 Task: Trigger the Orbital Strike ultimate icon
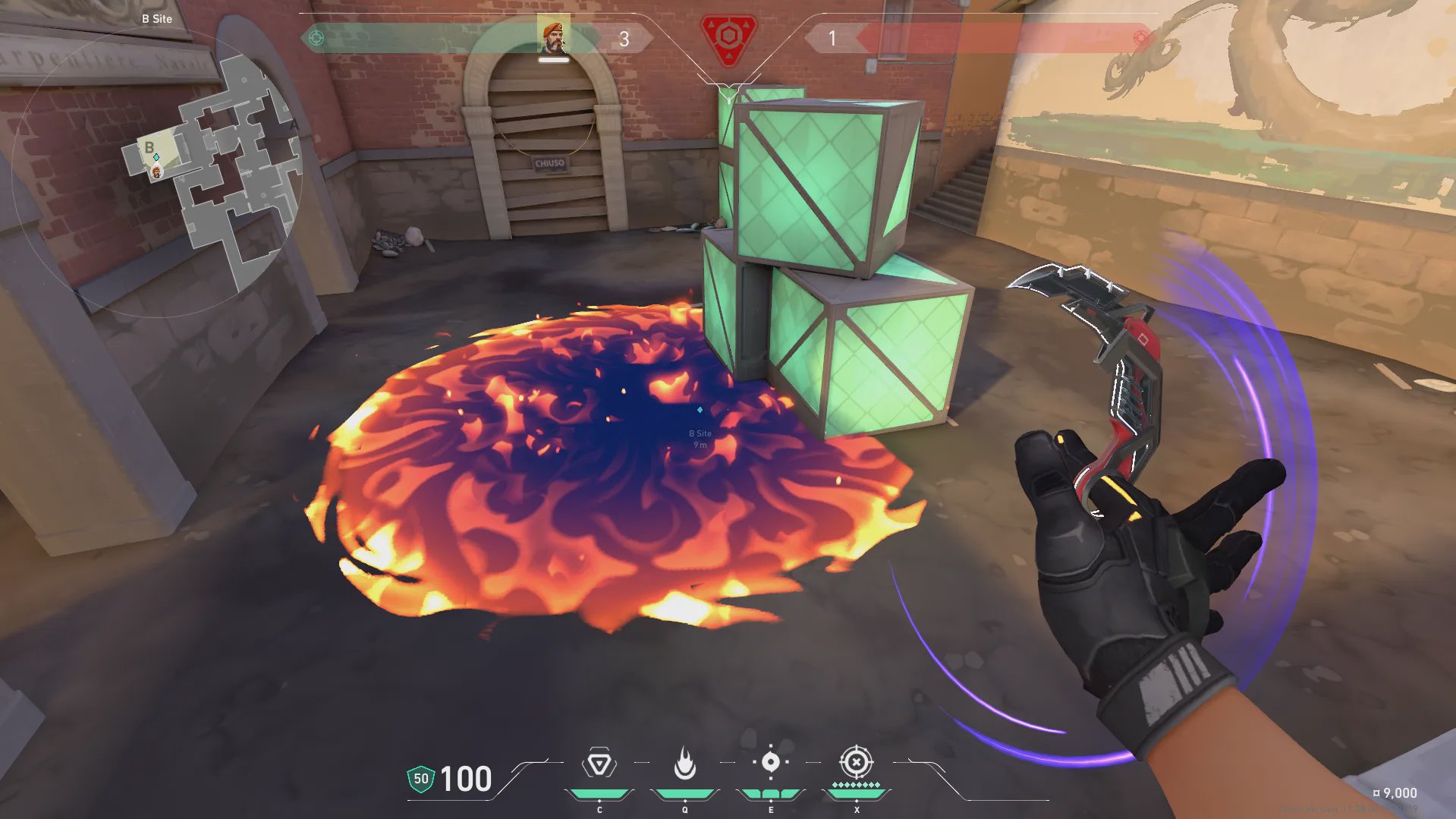click(x=856, y=762)
